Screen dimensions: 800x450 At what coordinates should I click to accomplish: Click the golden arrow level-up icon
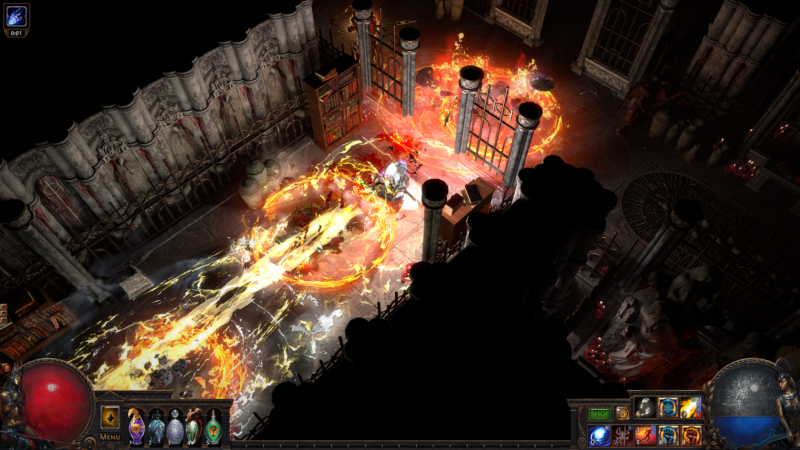(x=110, y=417)
